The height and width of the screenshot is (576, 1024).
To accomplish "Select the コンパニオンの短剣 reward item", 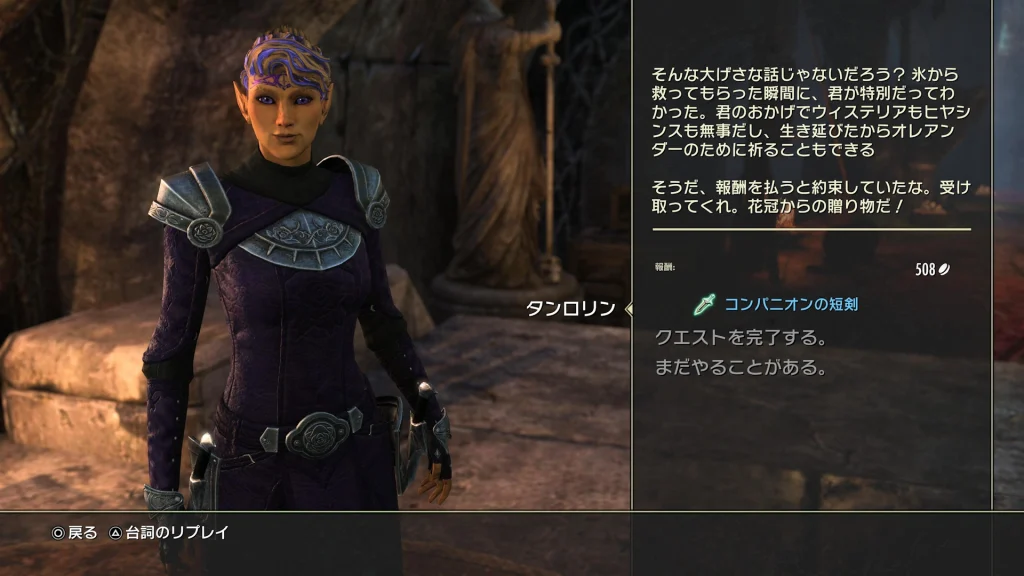I will tap(778, 304).
